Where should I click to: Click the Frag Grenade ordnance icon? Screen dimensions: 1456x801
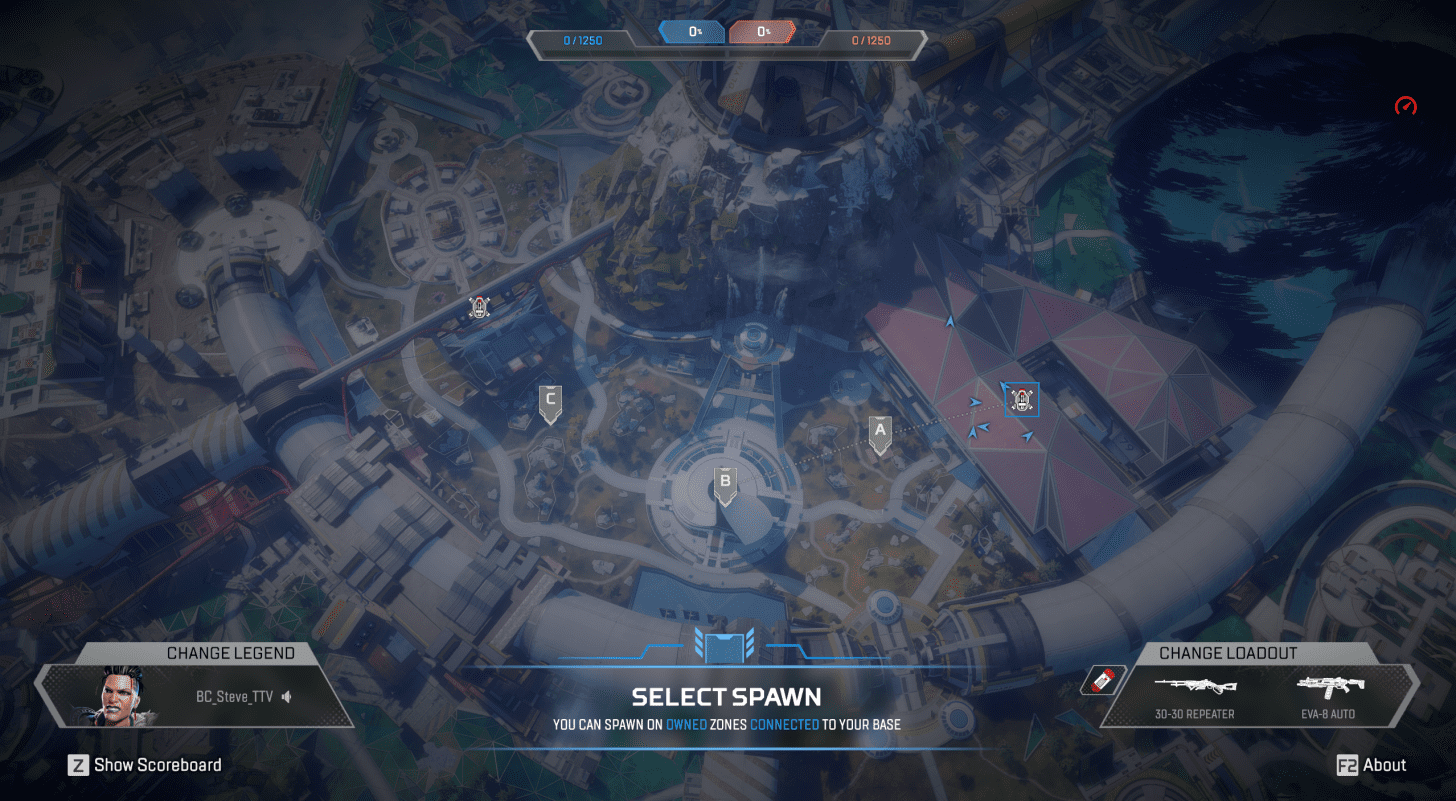[x=1102, y=680]
